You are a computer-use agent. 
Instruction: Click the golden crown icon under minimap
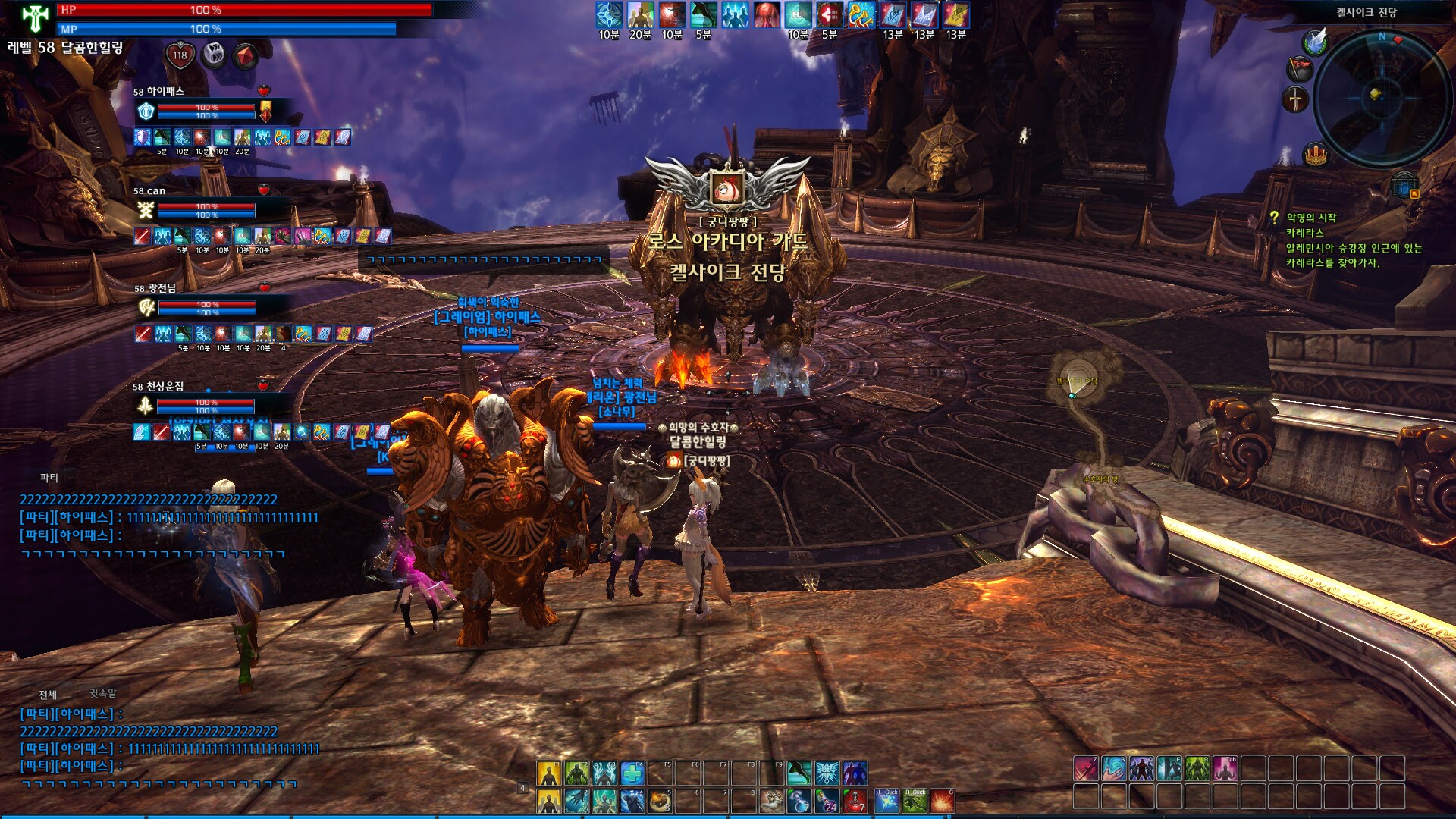(1315, 155)
